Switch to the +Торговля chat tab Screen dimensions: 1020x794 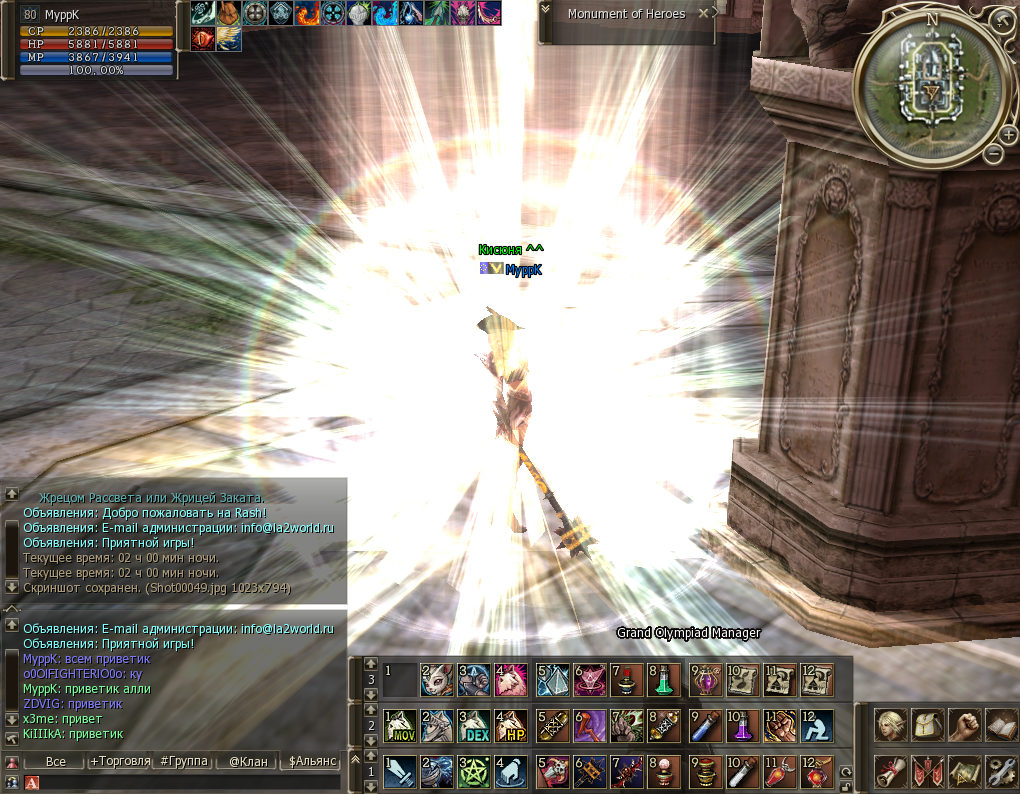[x=119, y=761]
